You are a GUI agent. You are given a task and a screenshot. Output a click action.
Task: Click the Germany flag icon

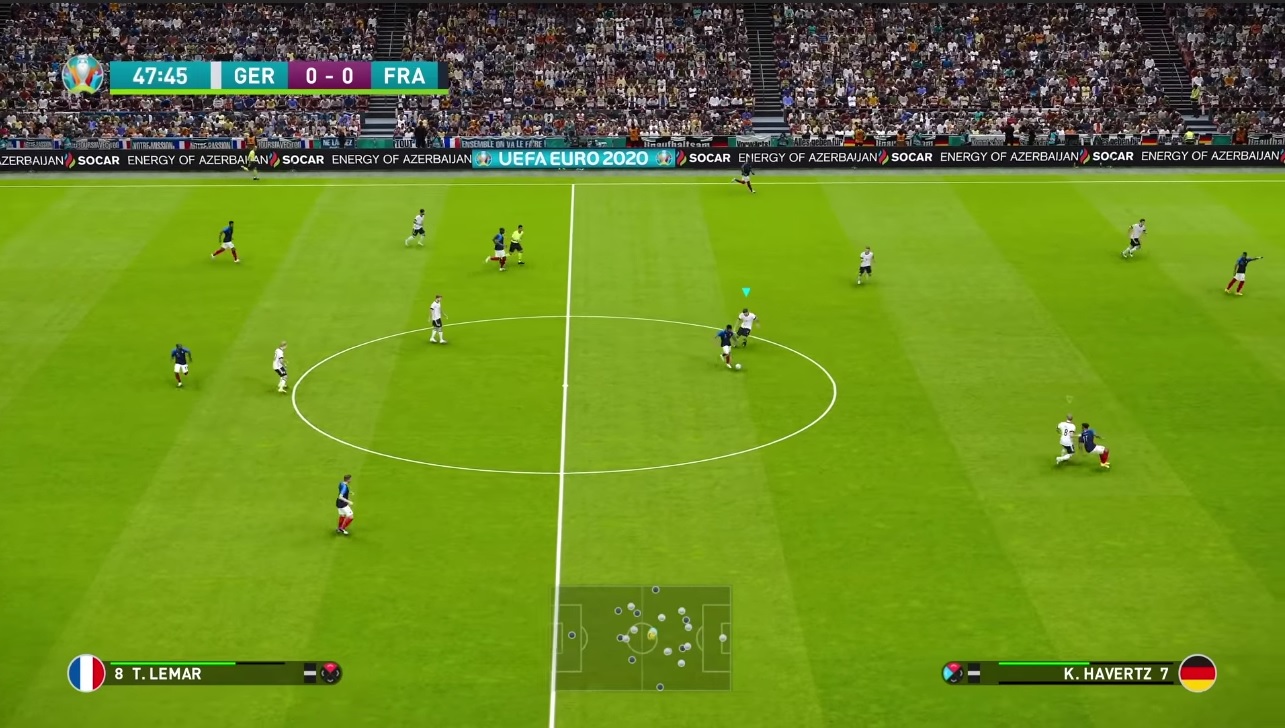click(1197, 673)
